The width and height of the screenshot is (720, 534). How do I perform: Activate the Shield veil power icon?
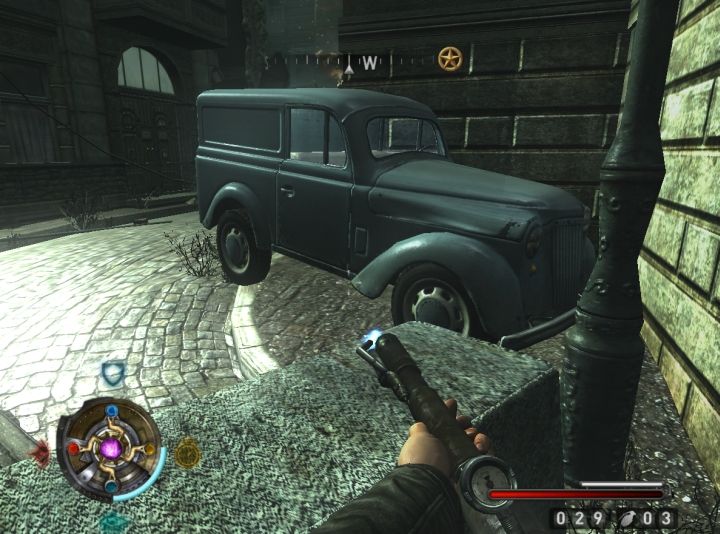[x=112, y=374]
